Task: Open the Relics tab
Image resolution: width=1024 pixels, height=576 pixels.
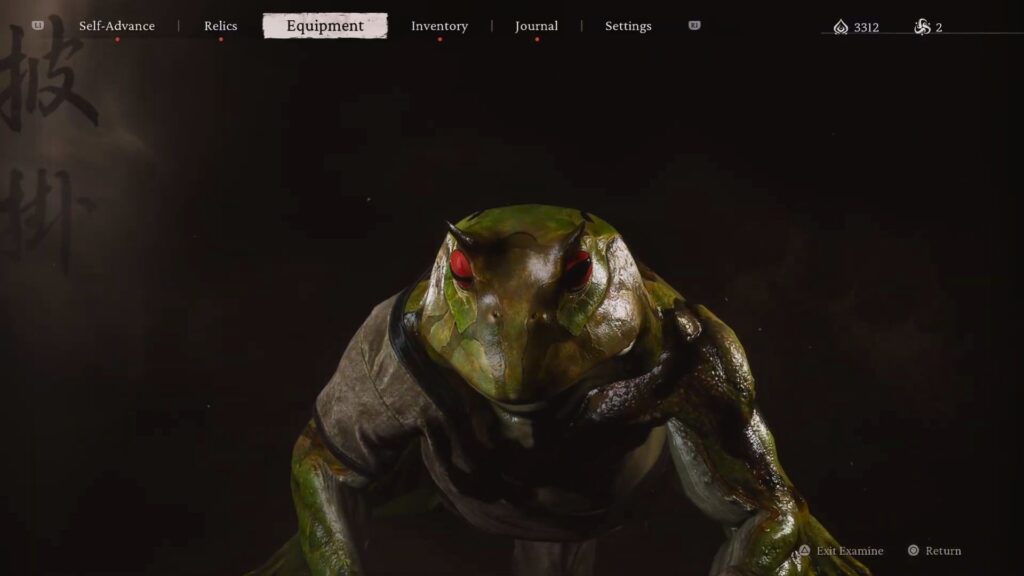Action: 220,26
